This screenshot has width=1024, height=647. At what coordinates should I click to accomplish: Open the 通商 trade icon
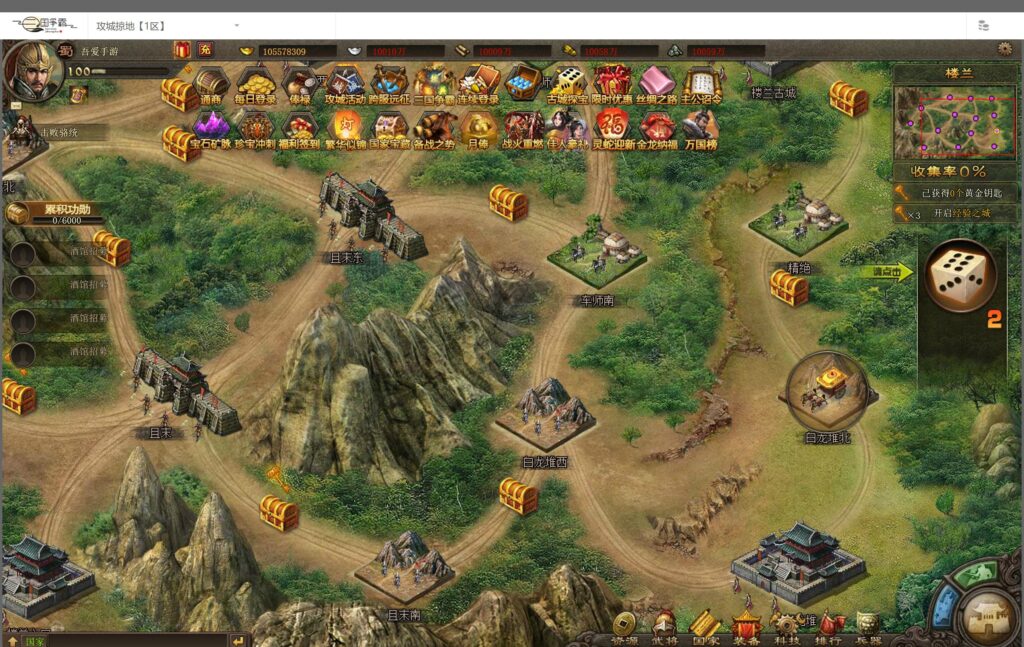point(211,84)
